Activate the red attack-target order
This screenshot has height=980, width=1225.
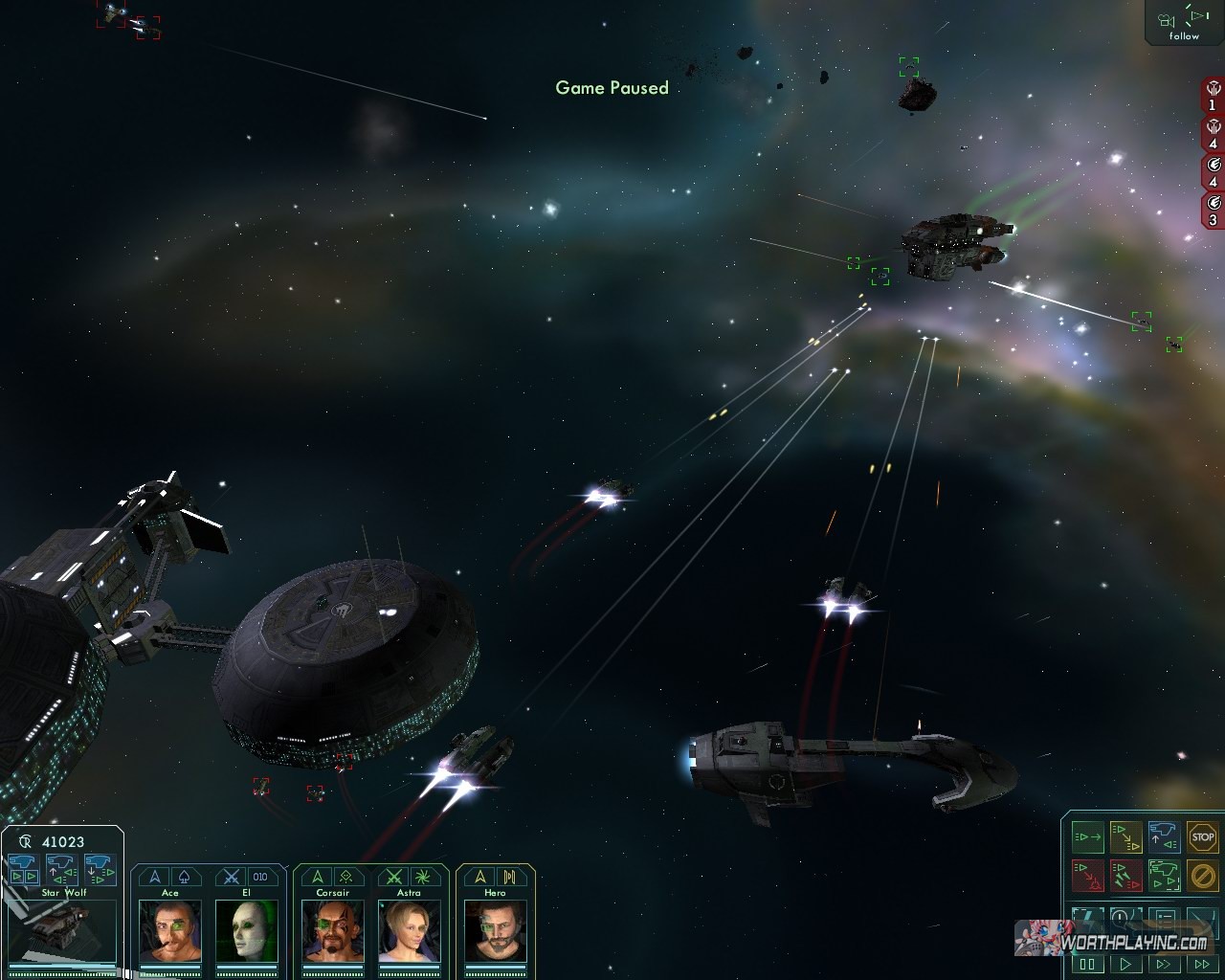click(1087, 875)
